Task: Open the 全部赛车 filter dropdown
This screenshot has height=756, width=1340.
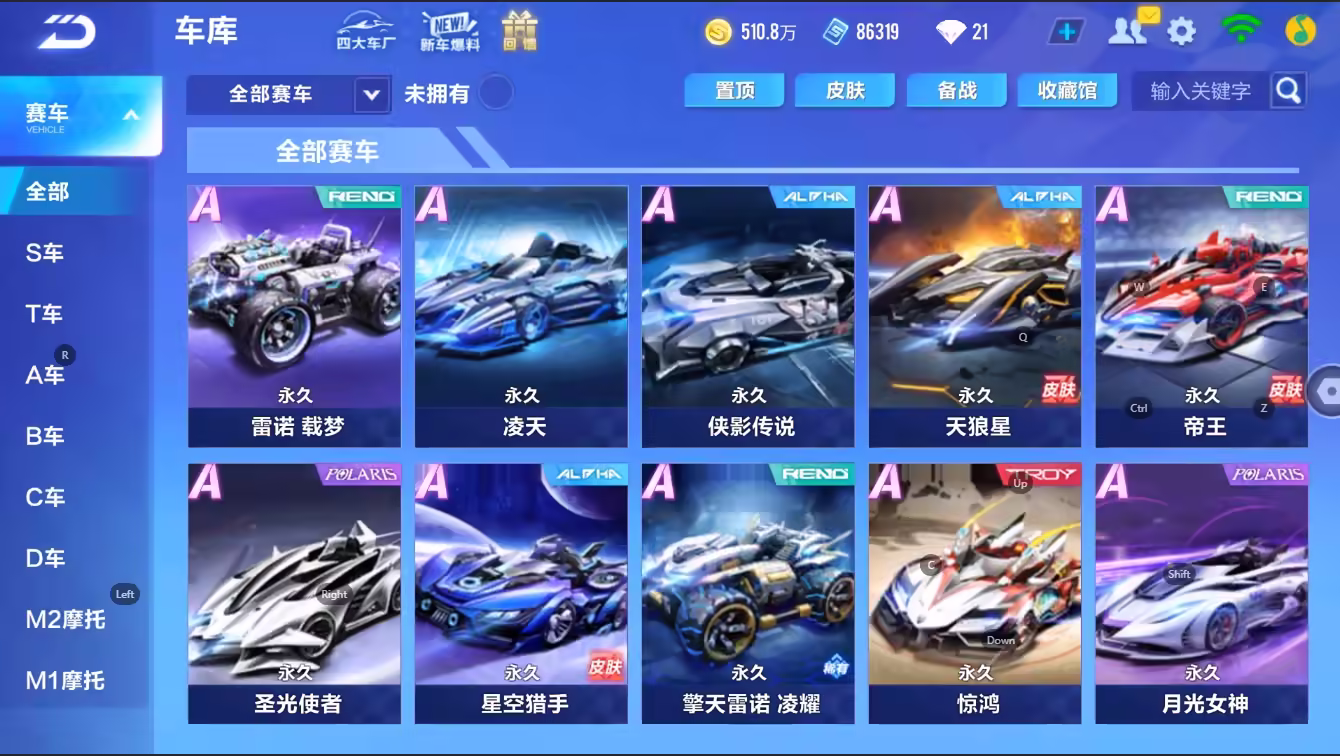Action: (288, 95)
